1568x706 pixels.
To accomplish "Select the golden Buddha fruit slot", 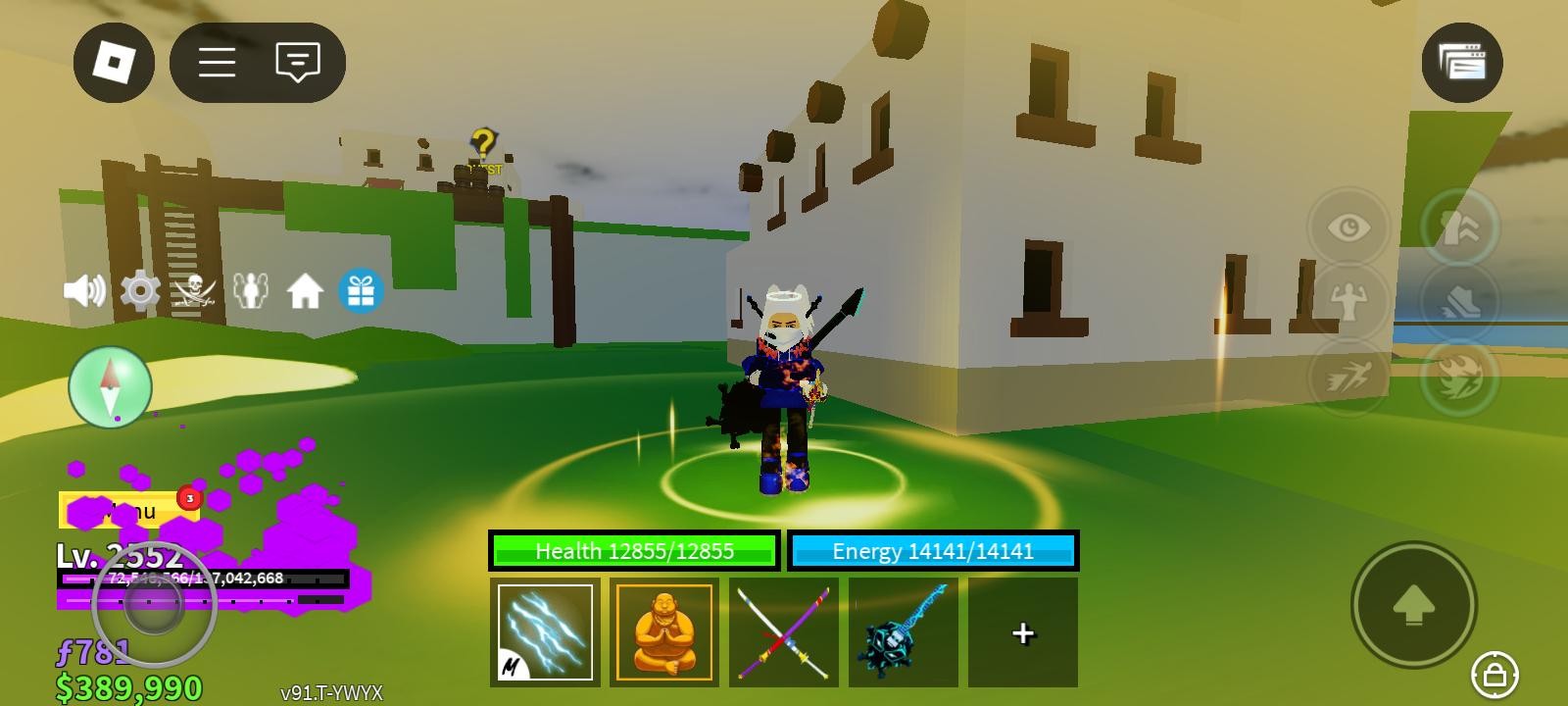I will (663, 632).
